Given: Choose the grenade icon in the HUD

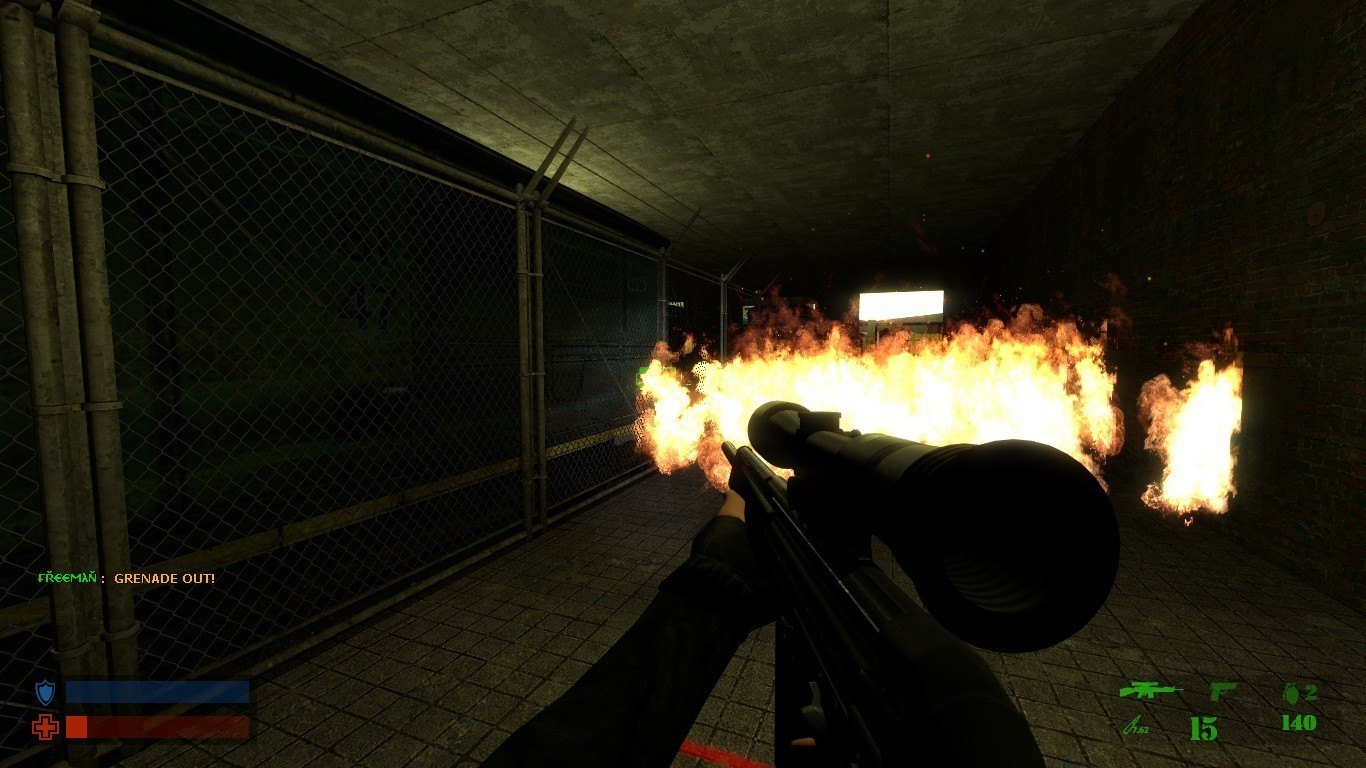Looking at the screenshot, I should (x=1290, y=691).
